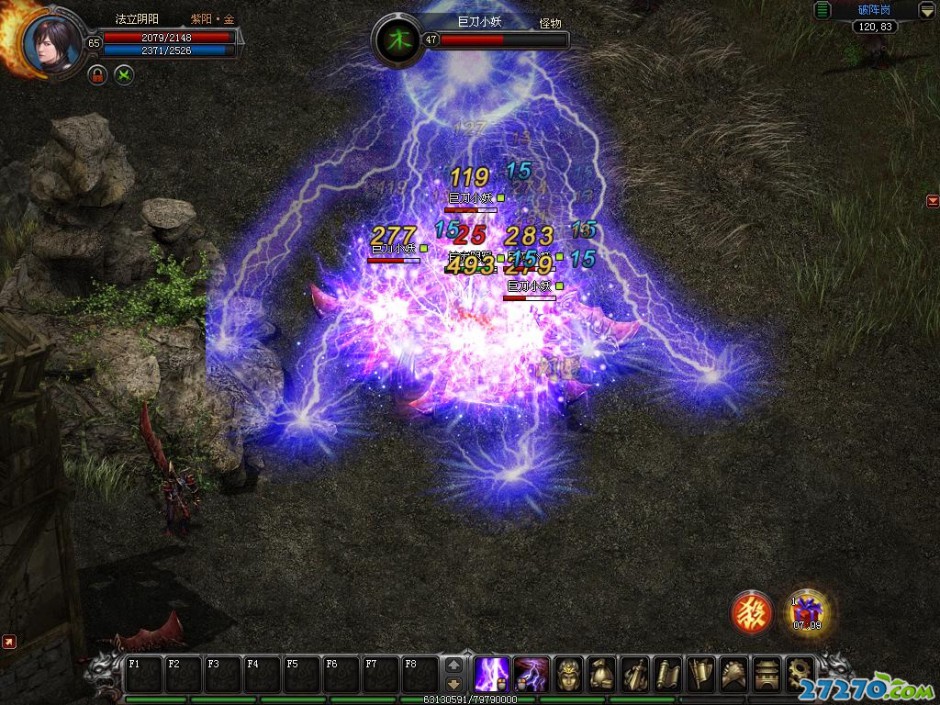This screenshot has height=705, width=940.
Task: Open the character panel via the helmeted face icon
Action: click(569, 673)
